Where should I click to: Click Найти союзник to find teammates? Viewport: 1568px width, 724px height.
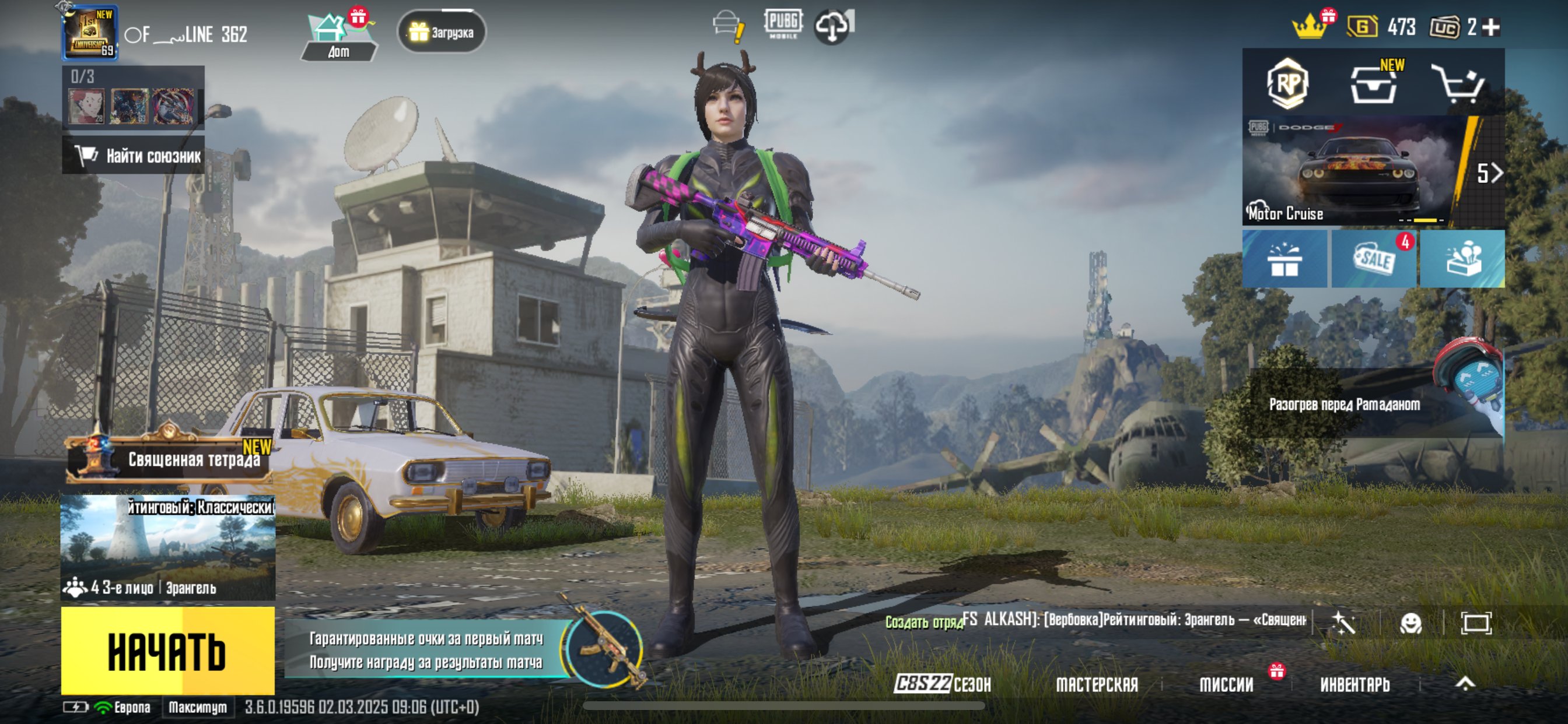(134, 156)
